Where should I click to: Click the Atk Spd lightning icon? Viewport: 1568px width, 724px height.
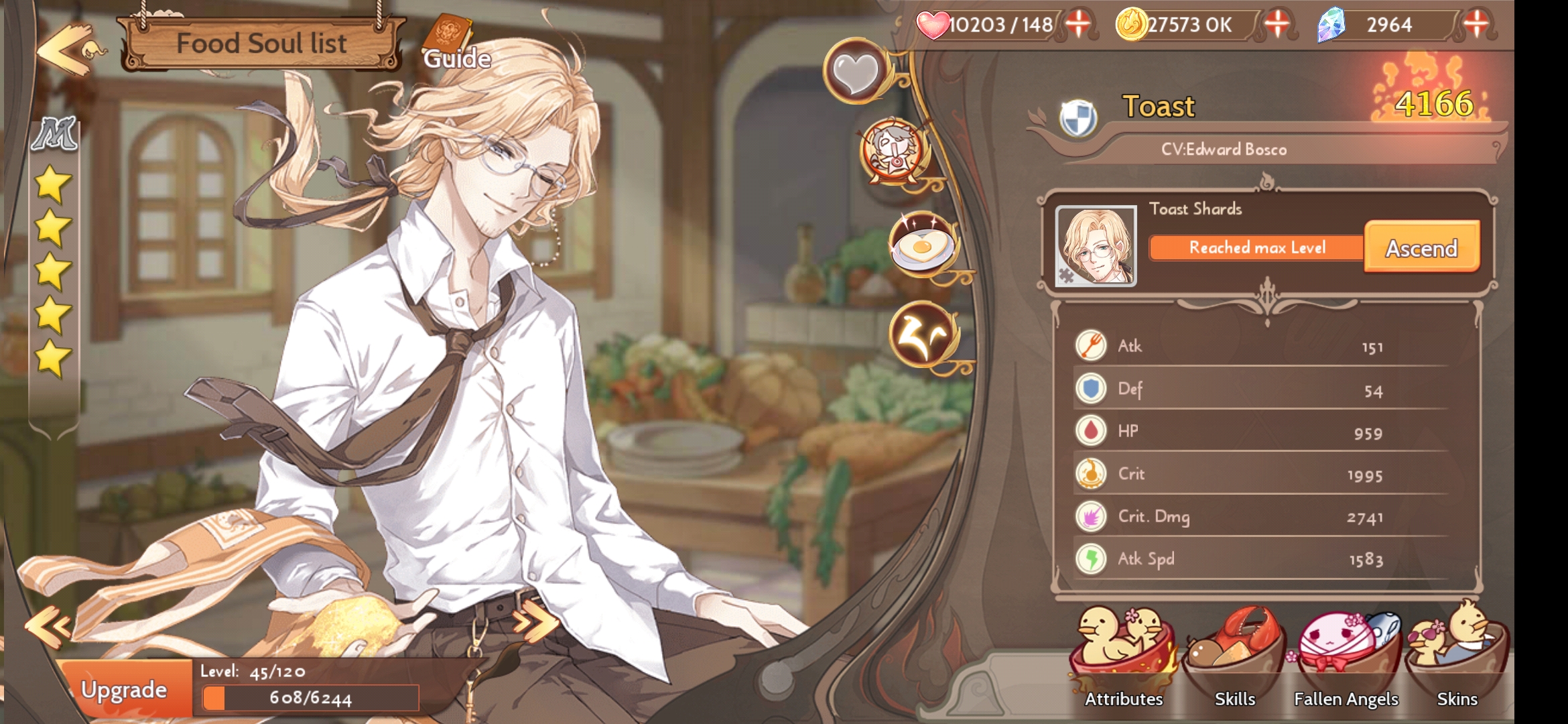pyautogui.click(x=1091, y=558)
